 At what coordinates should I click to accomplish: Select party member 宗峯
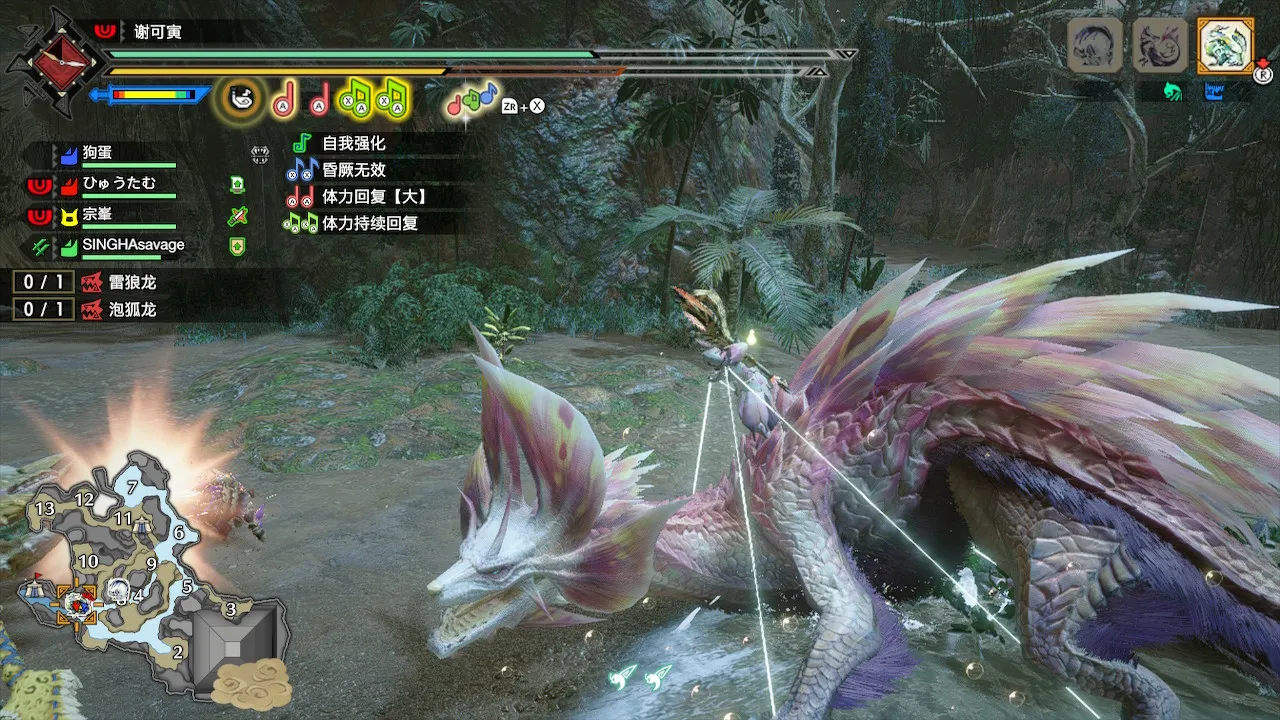pos(97,214)
